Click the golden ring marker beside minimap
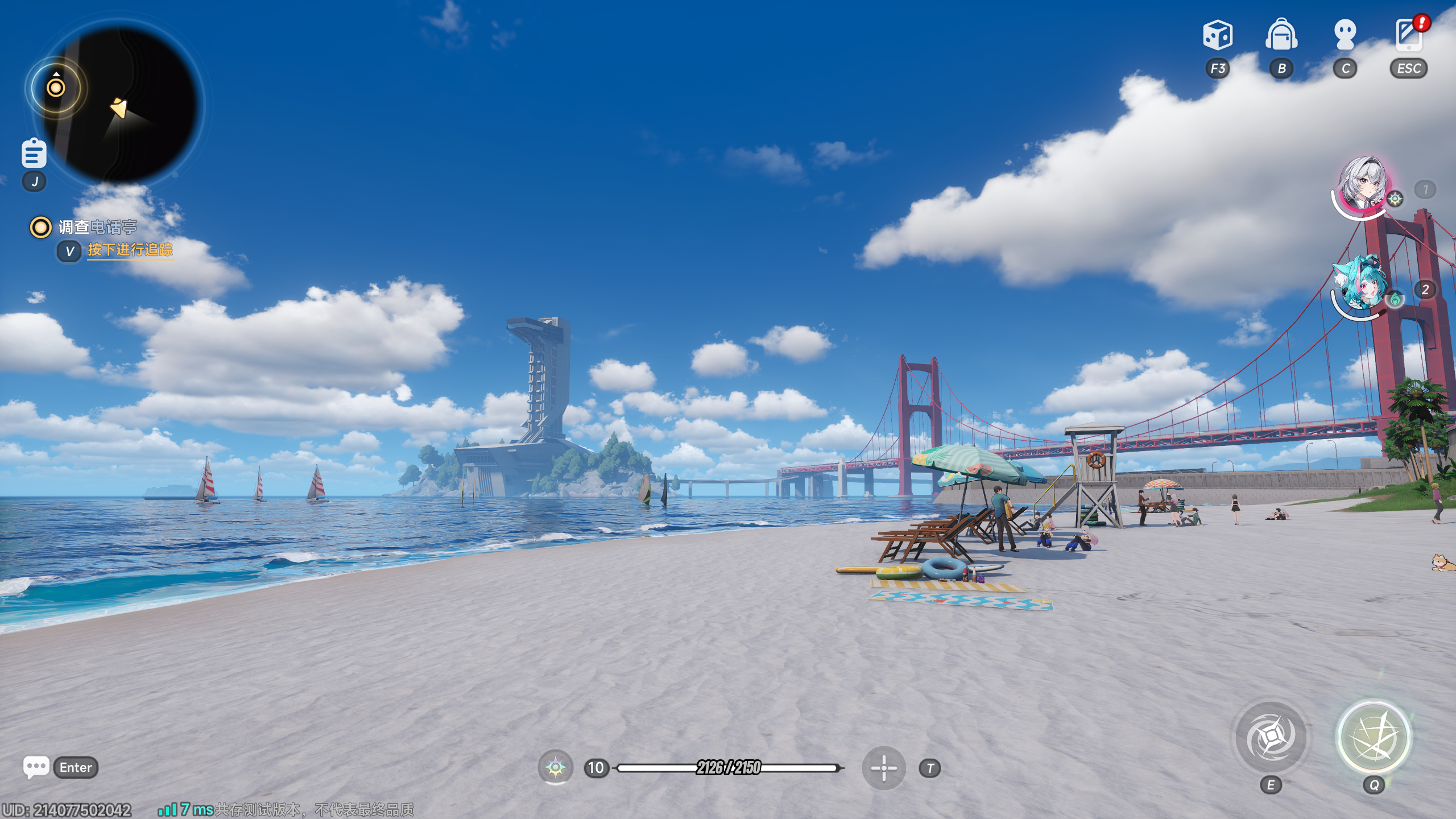The height and width of the screenshot is (819, 1456). tap(56, 88)
